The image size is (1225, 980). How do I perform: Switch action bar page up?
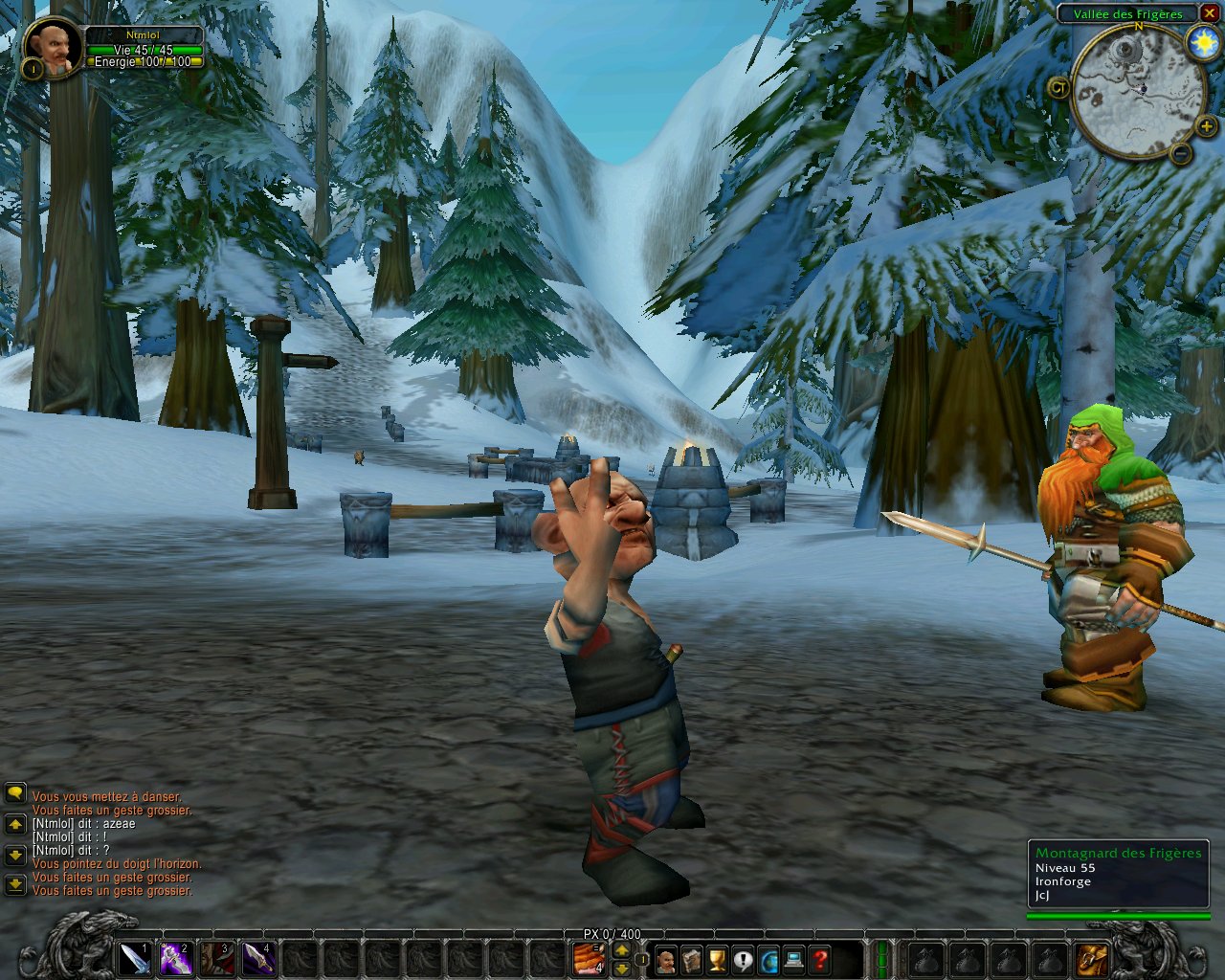pos(621,949)
